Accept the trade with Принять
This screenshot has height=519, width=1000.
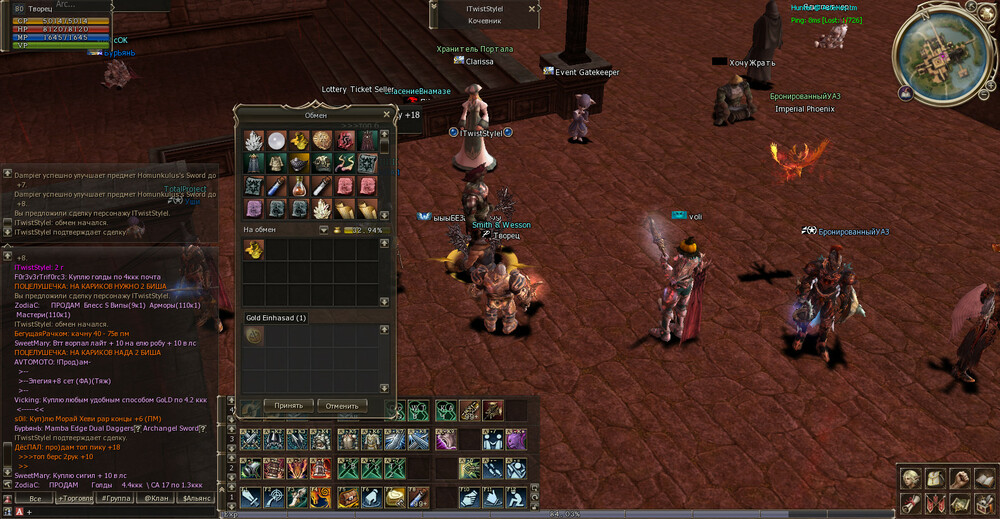[288, 406]
